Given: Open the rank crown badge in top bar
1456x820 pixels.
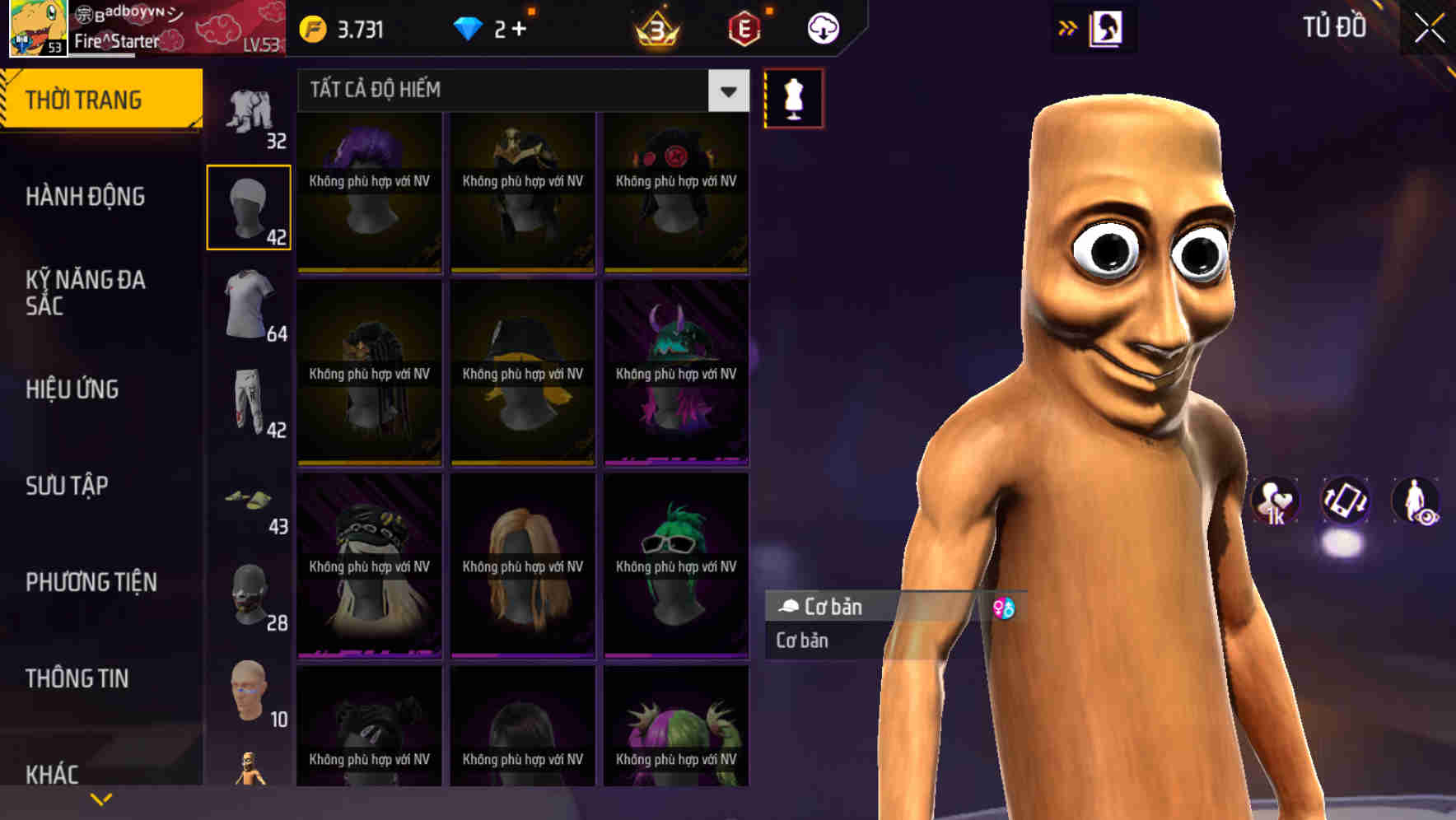Looking at the screenshot, I should pyautogui.click(x=653, y=27).
